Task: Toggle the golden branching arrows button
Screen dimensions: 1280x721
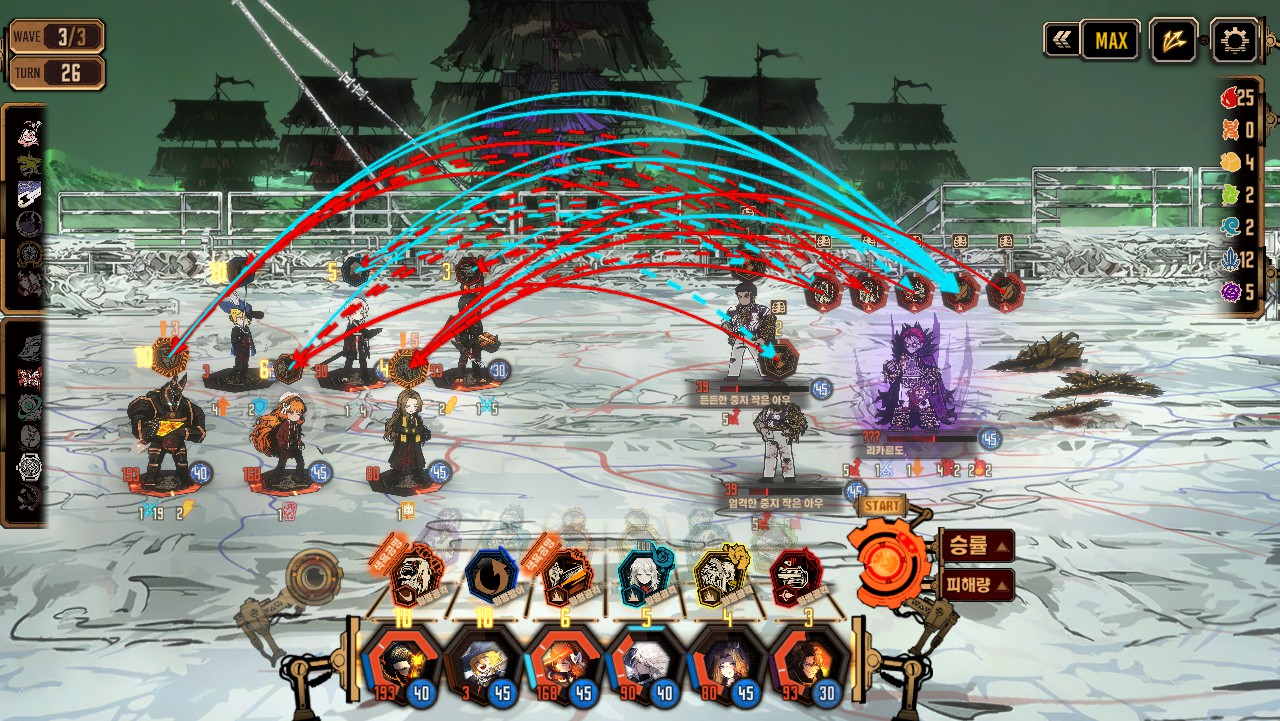Action: tap(1172, 41)
